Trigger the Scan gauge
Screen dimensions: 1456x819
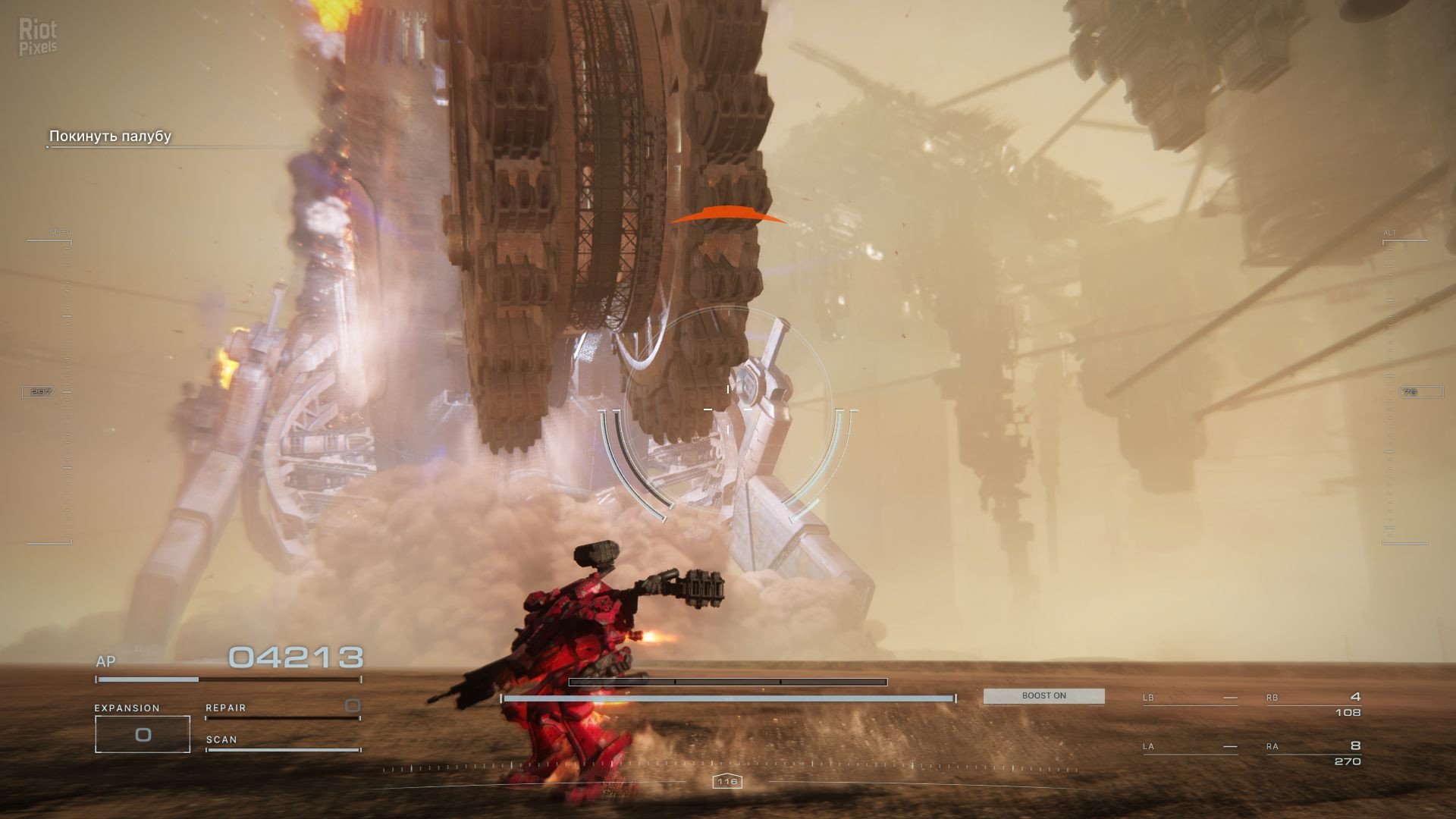(x=282, y=742)
